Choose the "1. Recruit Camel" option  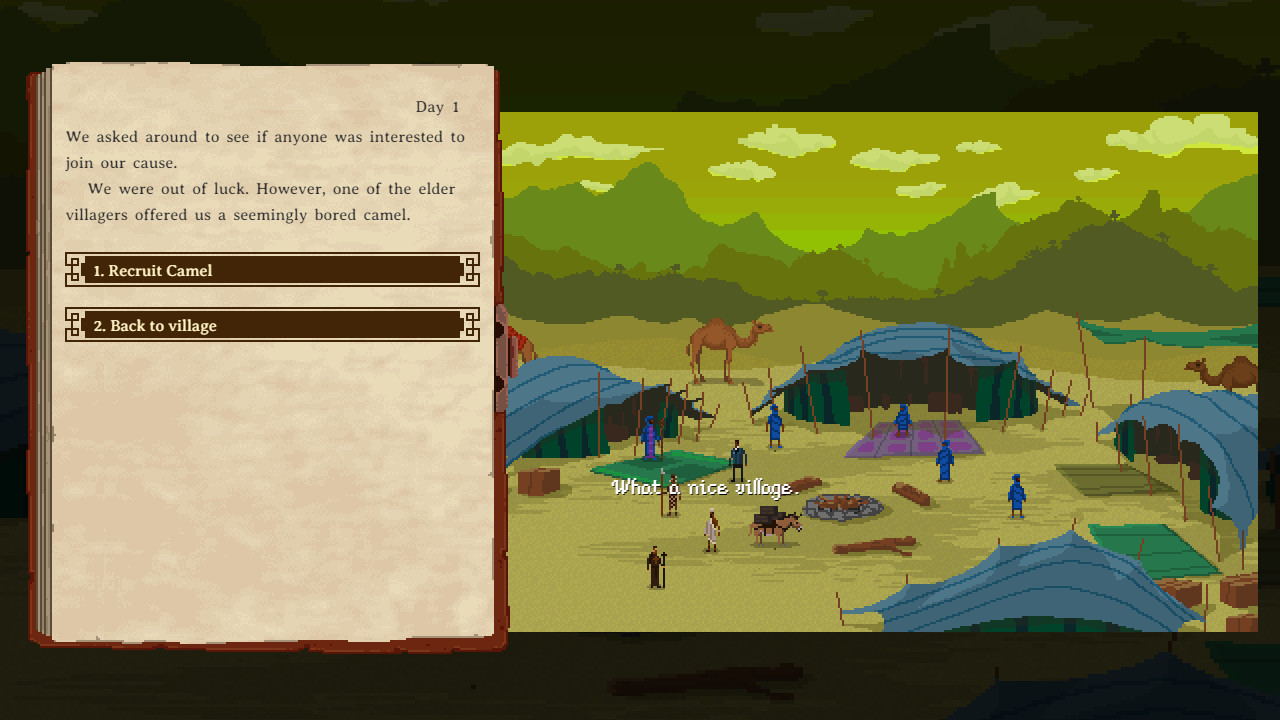270,270
